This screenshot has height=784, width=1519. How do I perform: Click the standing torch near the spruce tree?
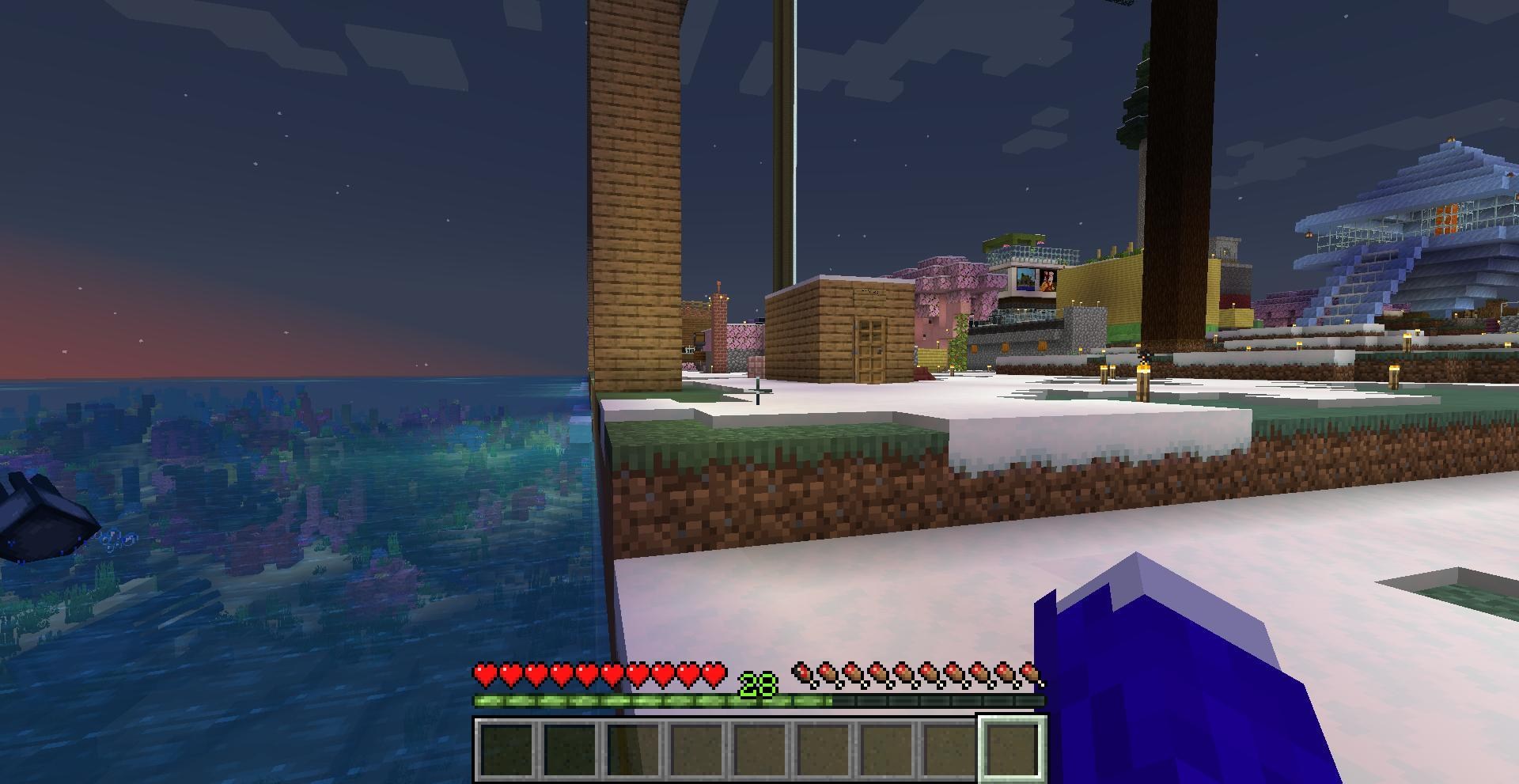tap(1142, 370)
